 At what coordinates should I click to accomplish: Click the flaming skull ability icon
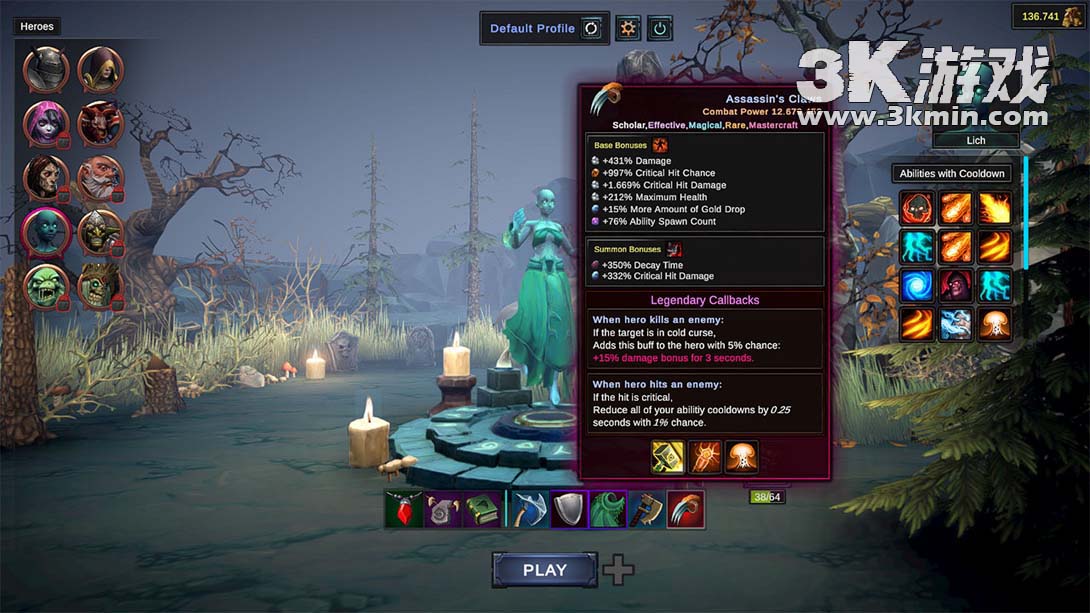click(917, 208)
